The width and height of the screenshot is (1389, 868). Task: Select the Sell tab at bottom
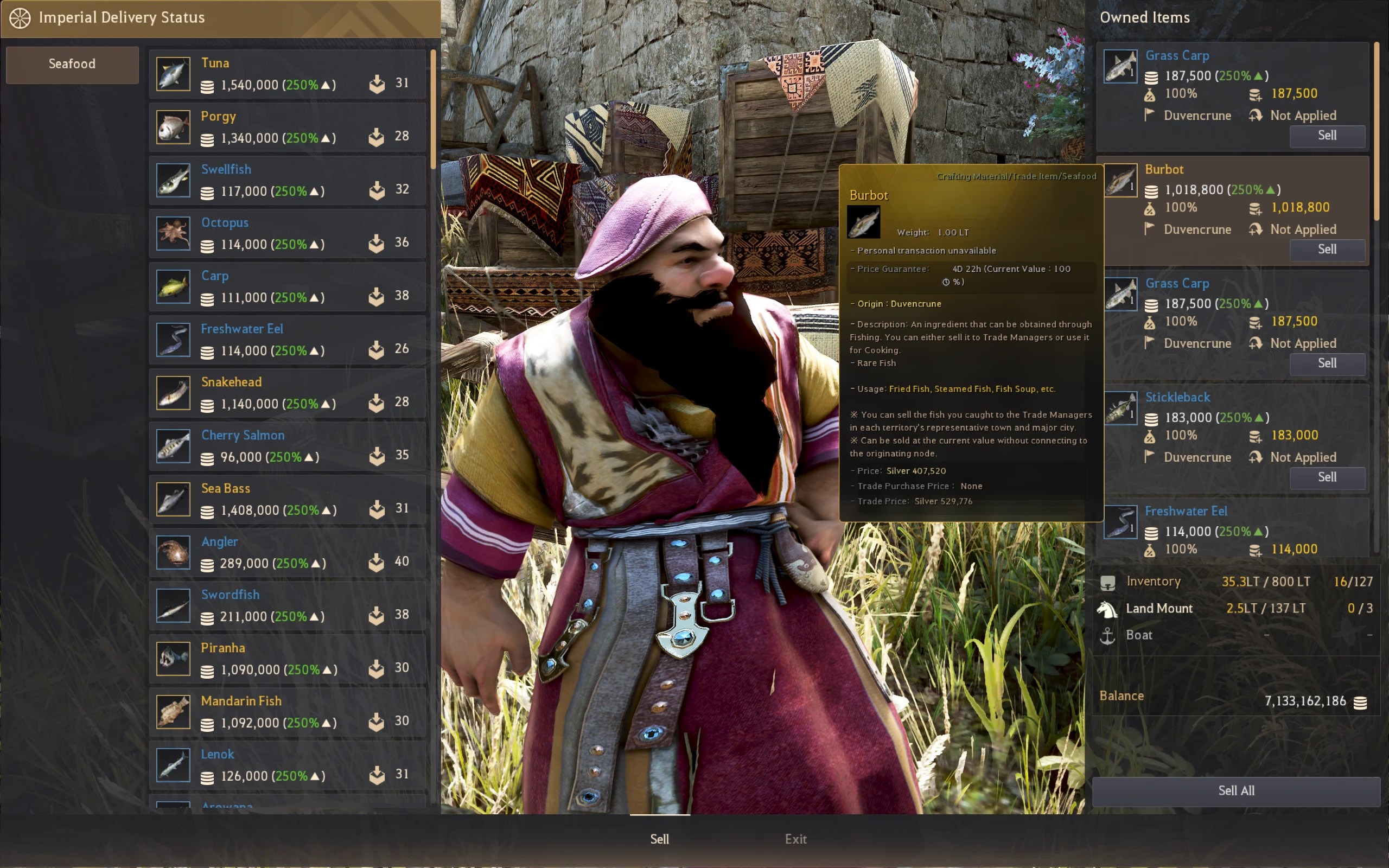pos(658,839)
